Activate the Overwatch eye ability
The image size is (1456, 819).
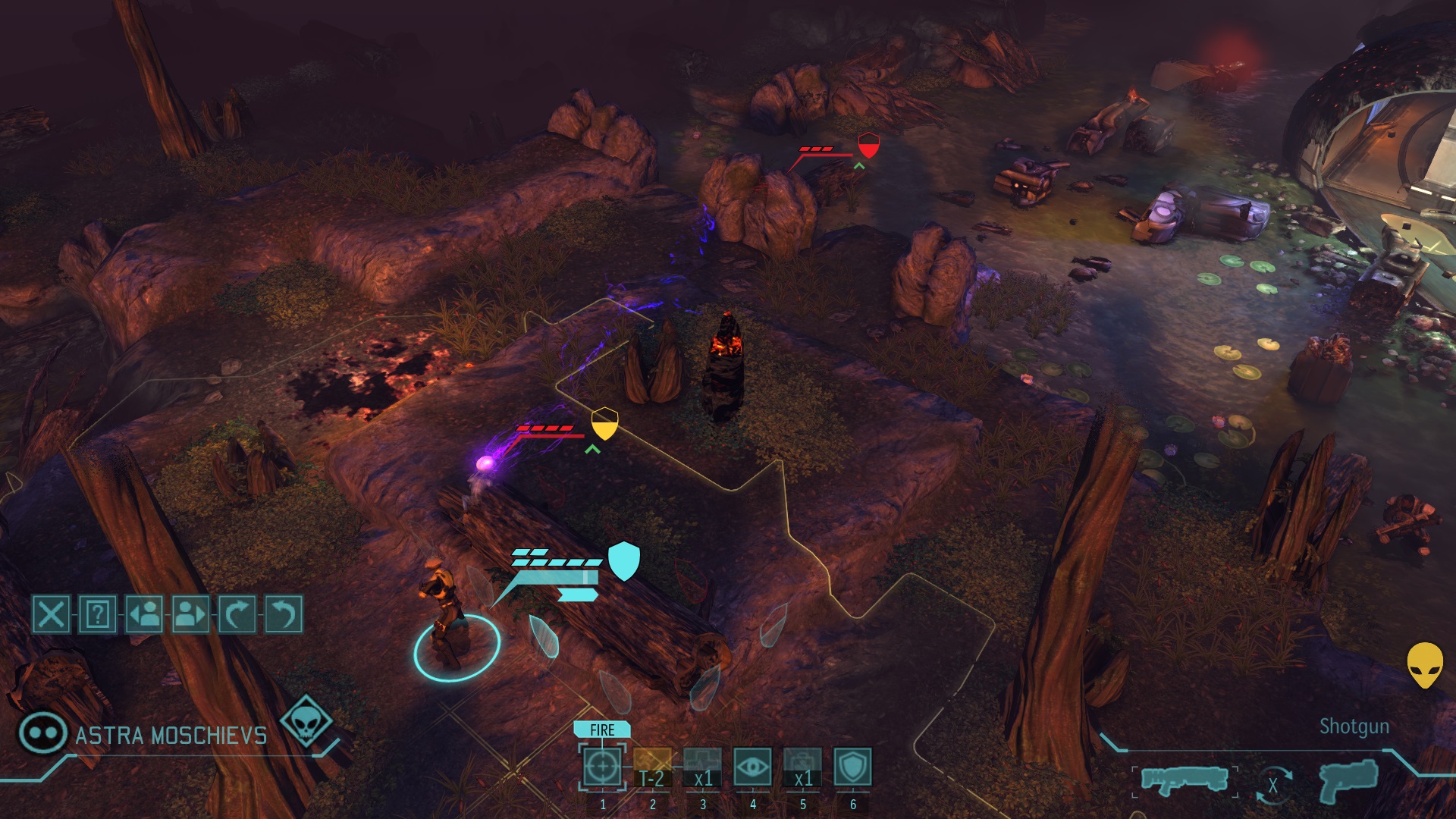click(x=752, y=767)
